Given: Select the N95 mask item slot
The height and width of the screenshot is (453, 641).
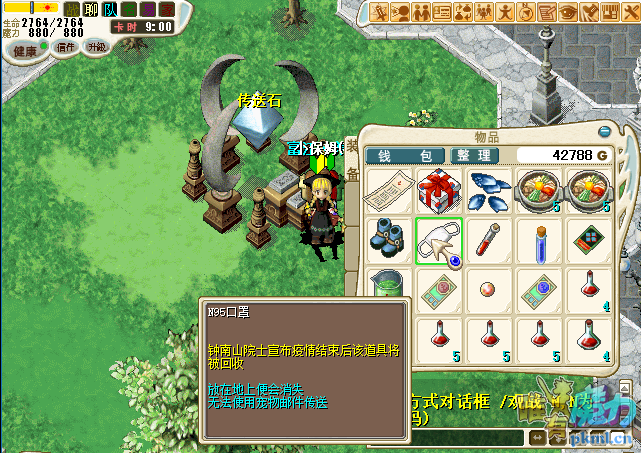Looking at the screenshot, I should pyautogui.click(x=438, y=242).
